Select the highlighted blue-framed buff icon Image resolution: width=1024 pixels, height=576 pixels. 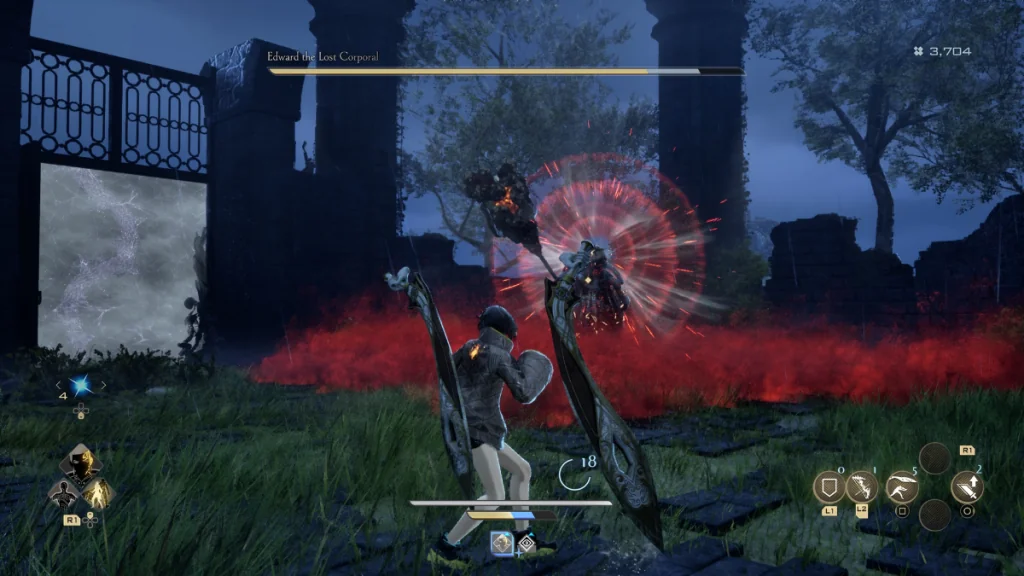[501, 542]
